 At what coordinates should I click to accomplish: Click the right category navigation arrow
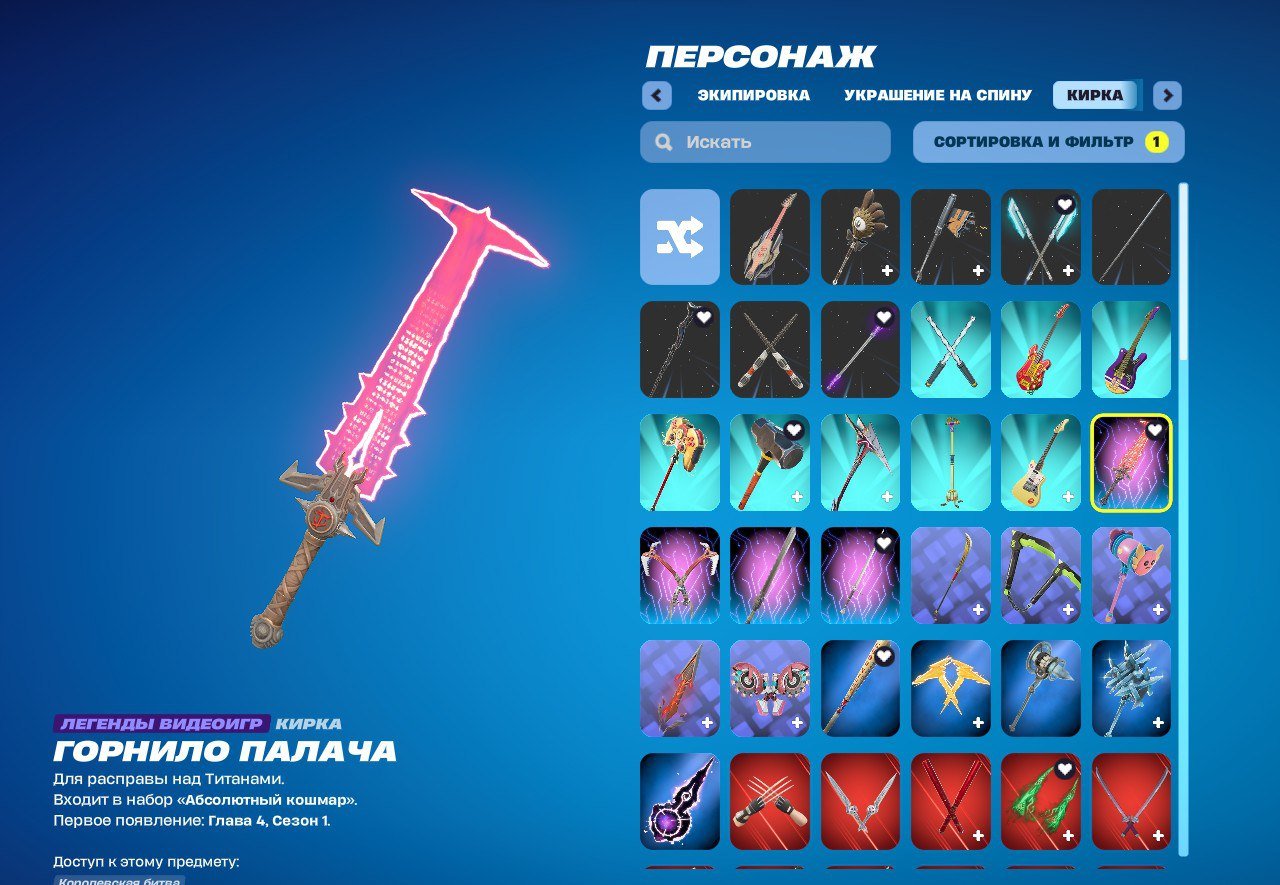(x=1167, y=94)
